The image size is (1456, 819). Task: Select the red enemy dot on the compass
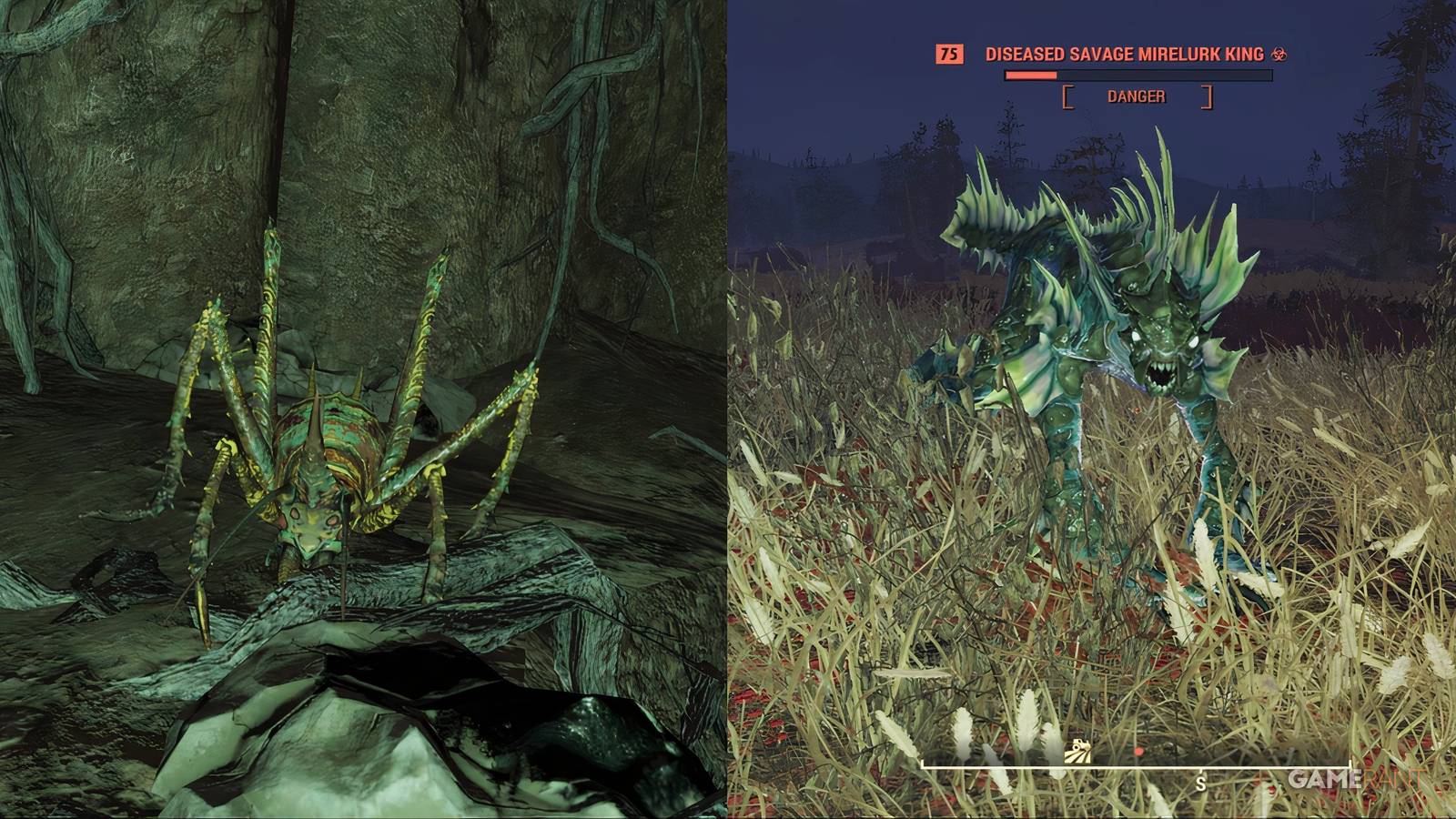[1138, 750]
